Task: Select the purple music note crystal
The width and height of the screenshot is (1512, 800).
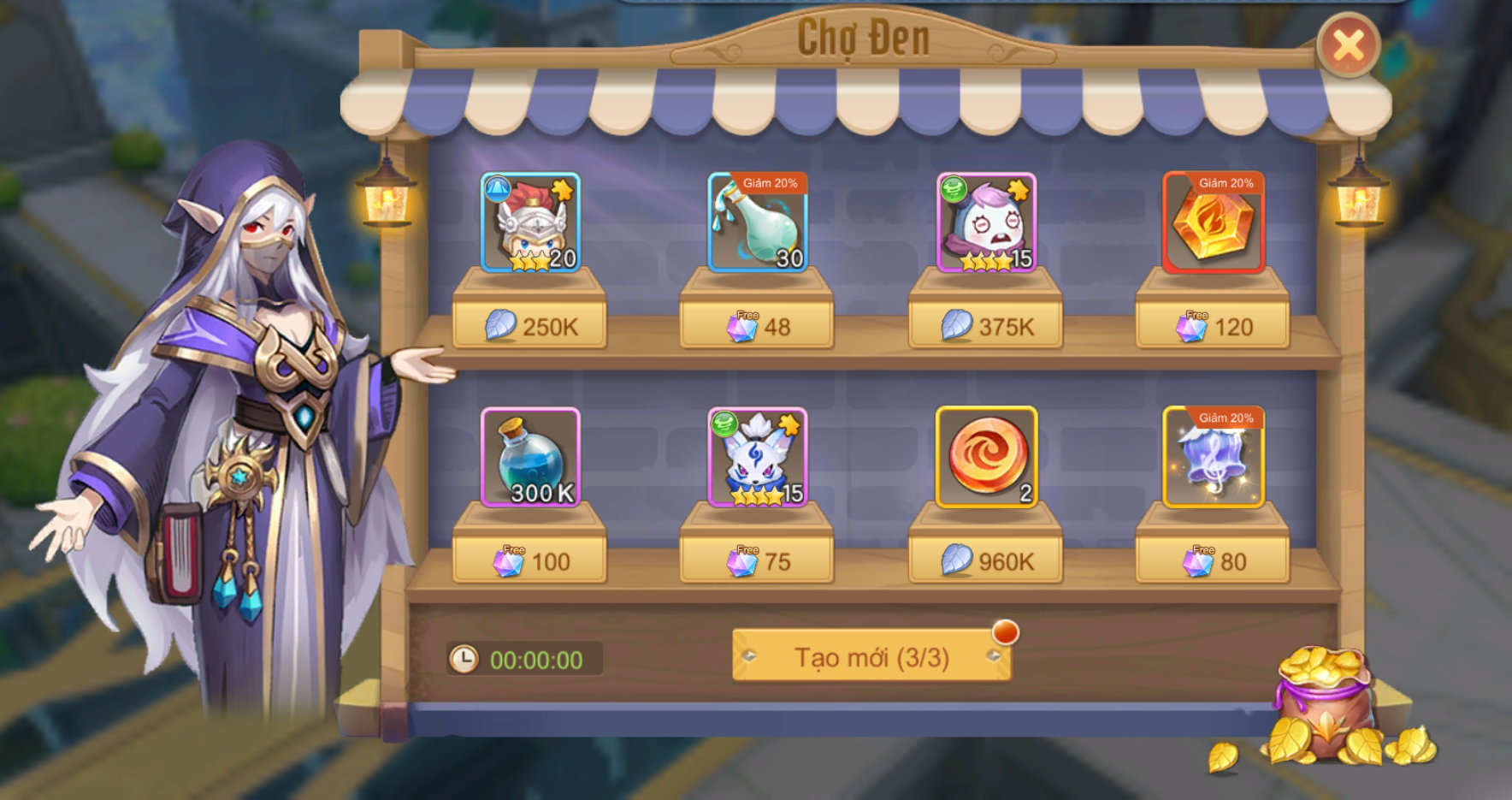Action: pyautogui.click(x=1213, y=457)
